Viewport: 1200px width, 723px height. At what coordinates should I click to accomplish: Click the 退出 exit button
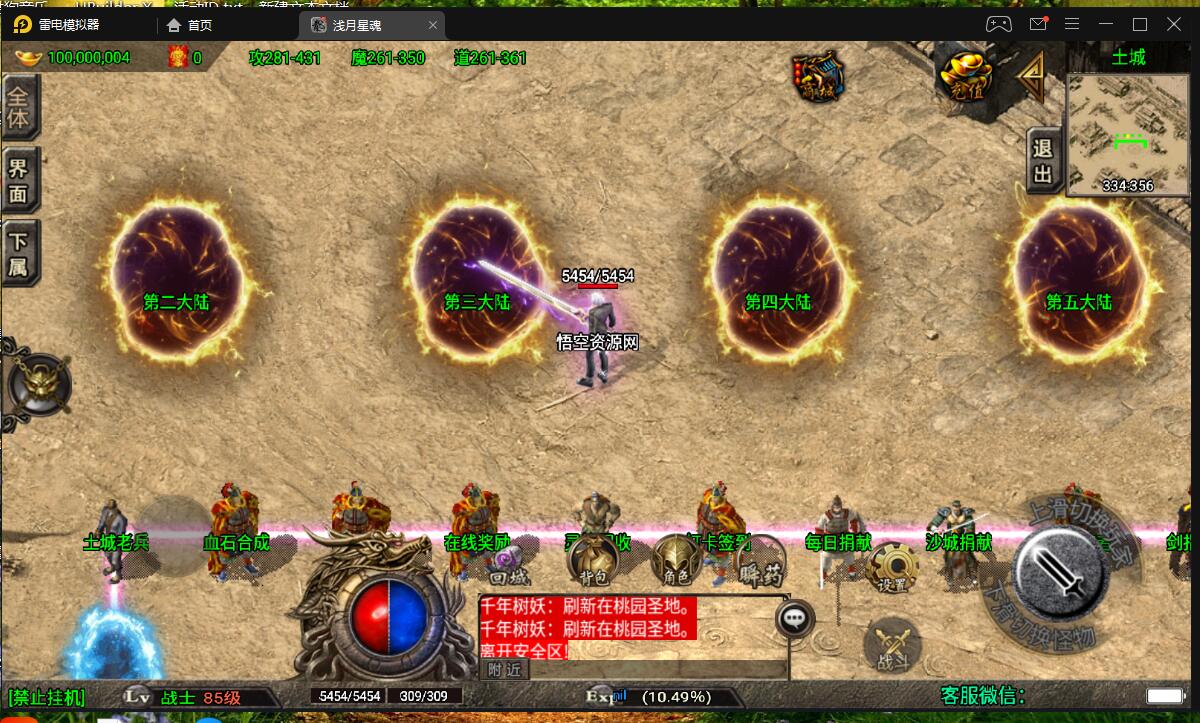tap(1043, 162)
